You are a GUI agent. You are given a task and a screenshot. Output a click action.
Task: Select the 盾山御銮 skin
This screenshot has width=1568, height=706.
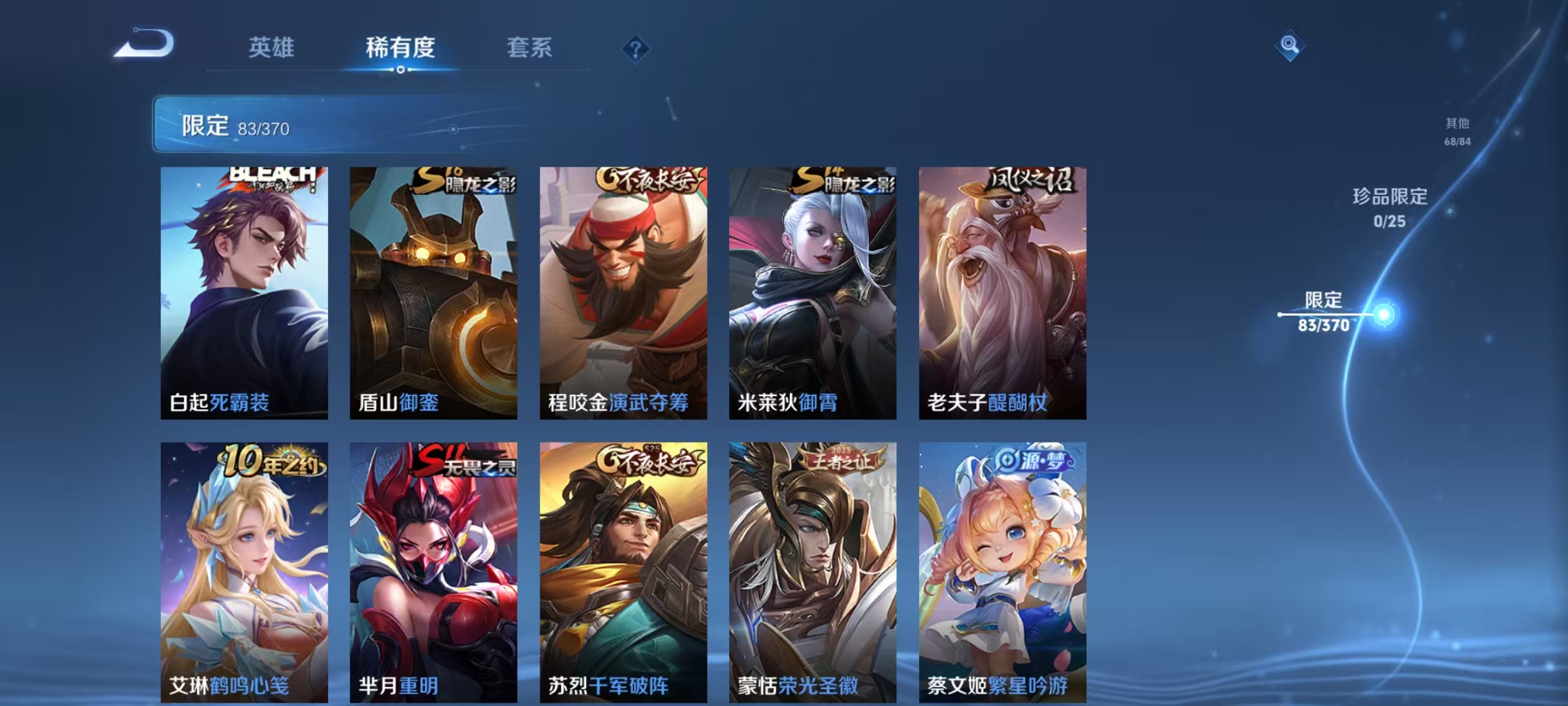433,288
